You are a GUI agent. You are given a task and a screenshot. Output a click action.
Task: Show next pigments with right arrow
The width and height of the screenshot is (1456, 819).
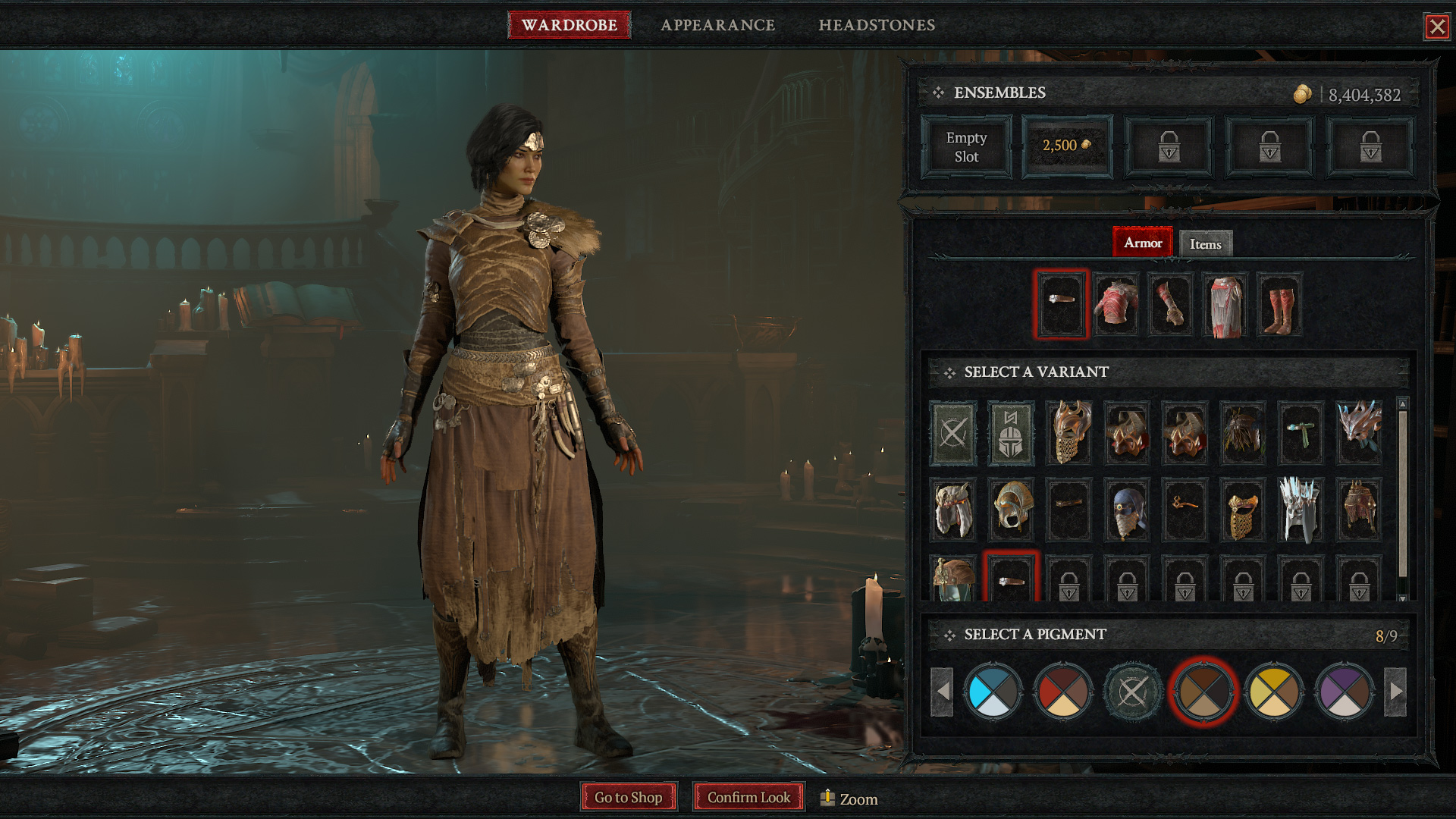pyautogui.click(x=1396, y=692)
